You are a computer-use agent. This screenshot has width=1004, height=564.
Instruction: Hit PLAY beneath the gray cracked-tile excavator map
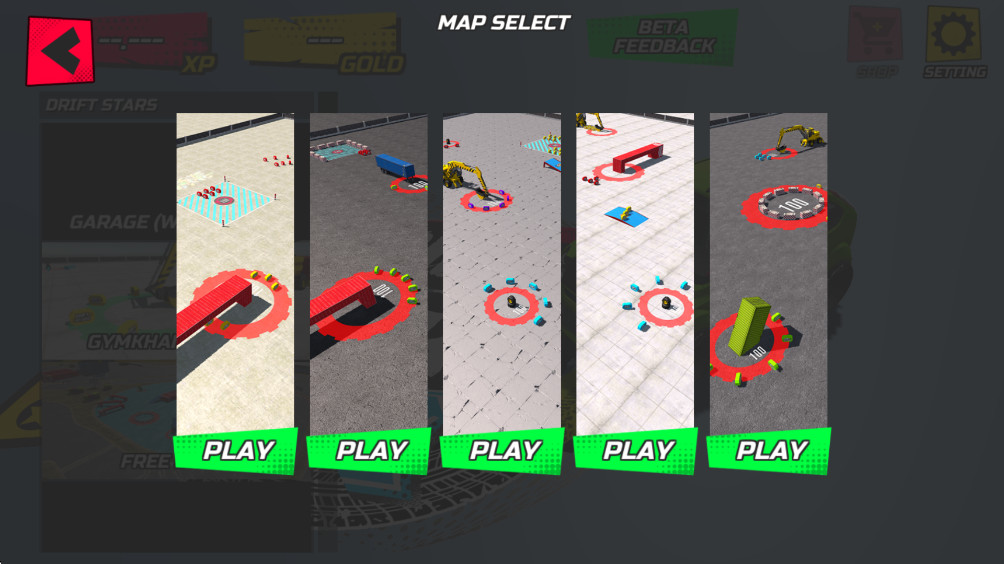(503, 450)
